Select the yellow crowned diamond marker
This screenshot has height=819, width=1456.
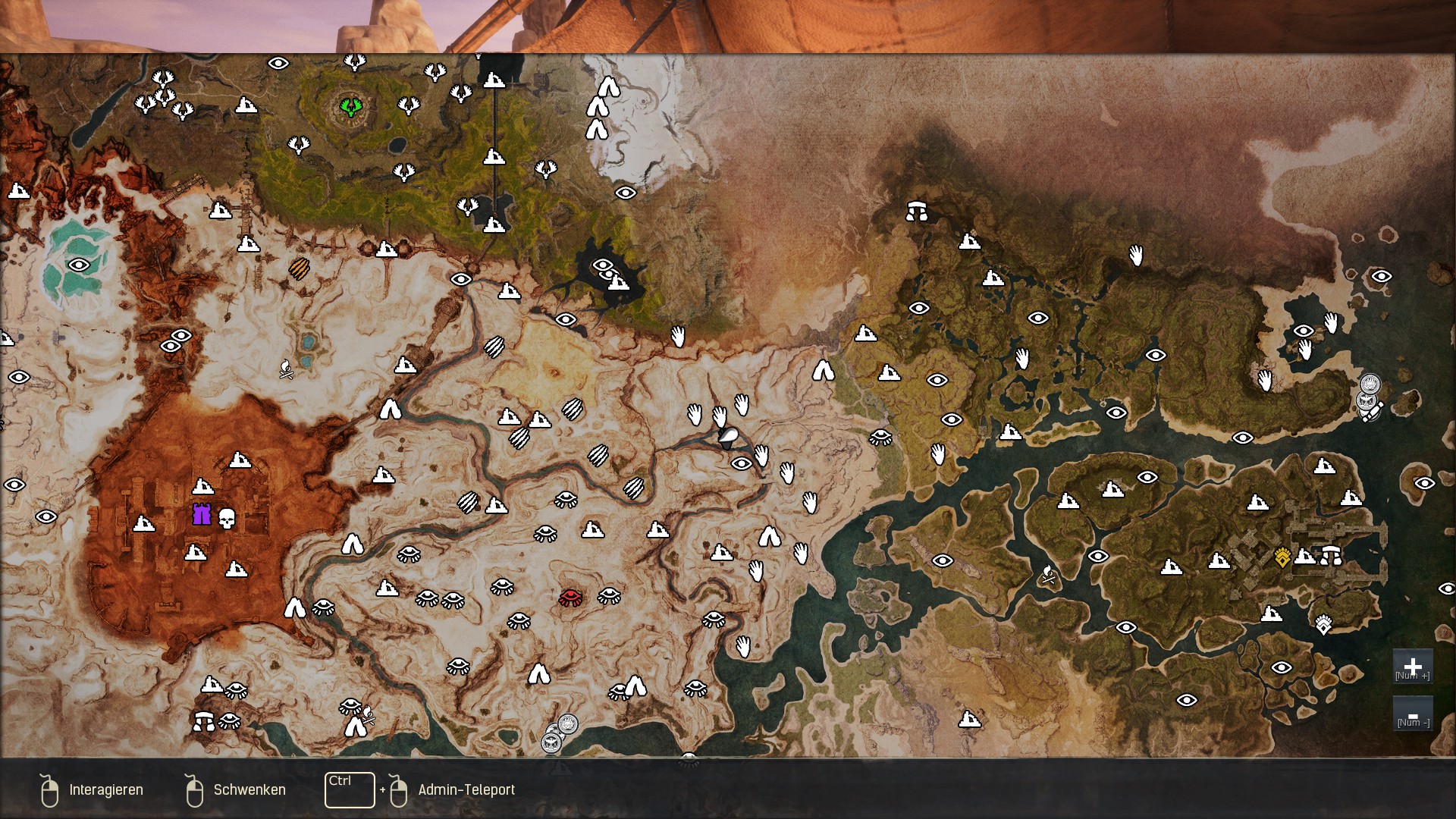click(1282, 558)
